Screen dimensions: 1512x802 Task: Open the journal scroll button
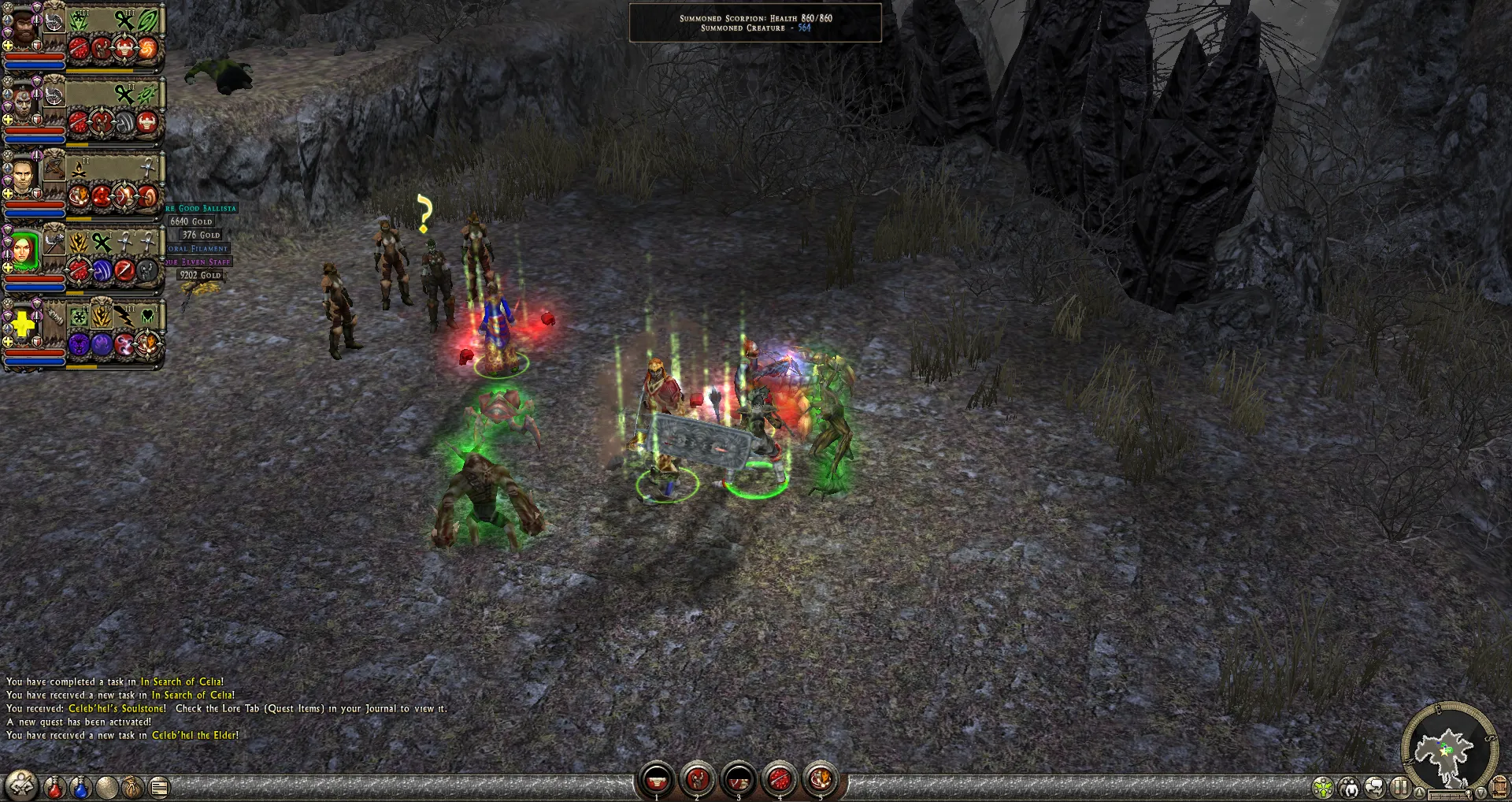159,787
